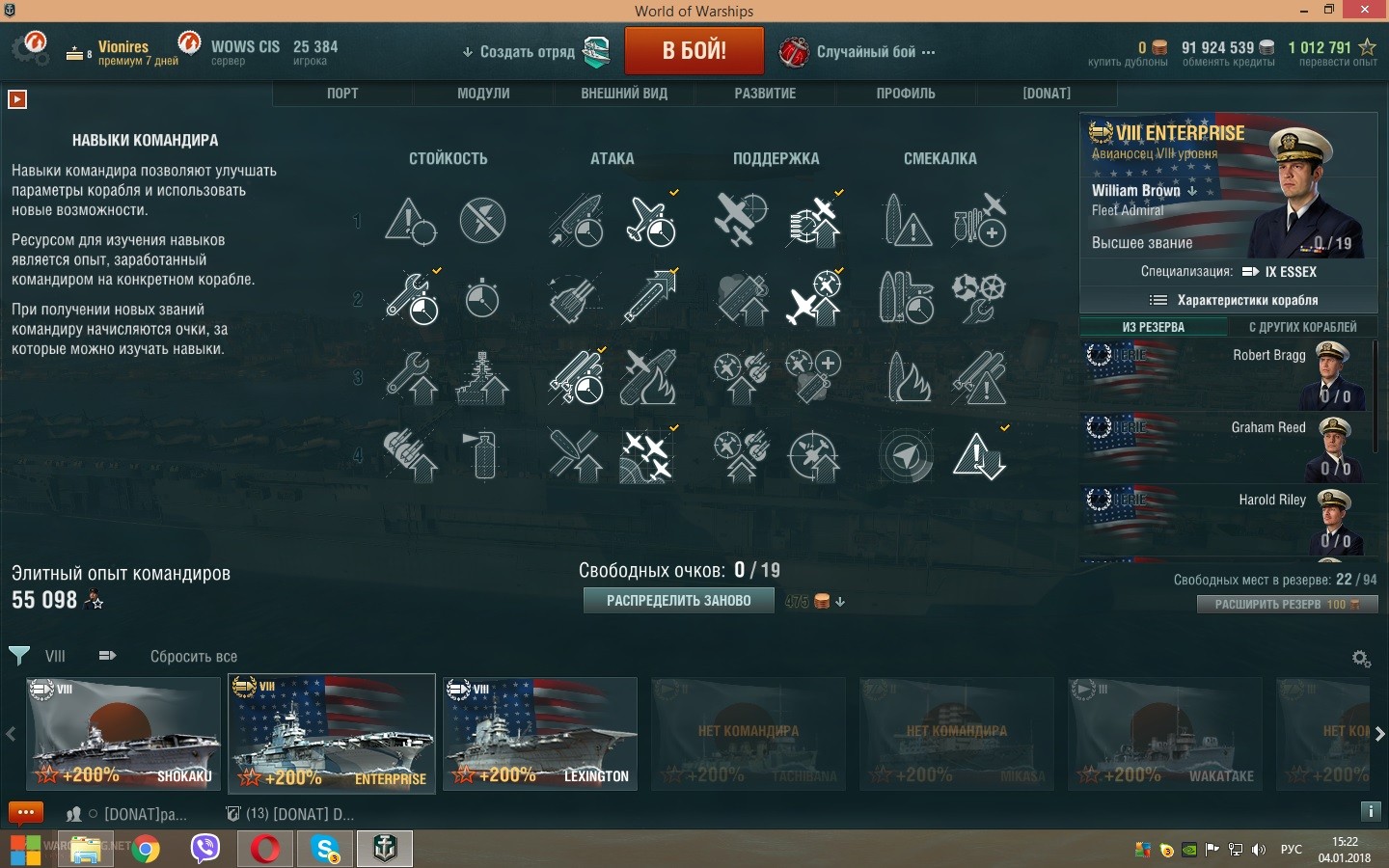Close the World of Warships window
The width and height of the screenshot is (1389, 868).
pyautogui.click(x=1365, y=10)
